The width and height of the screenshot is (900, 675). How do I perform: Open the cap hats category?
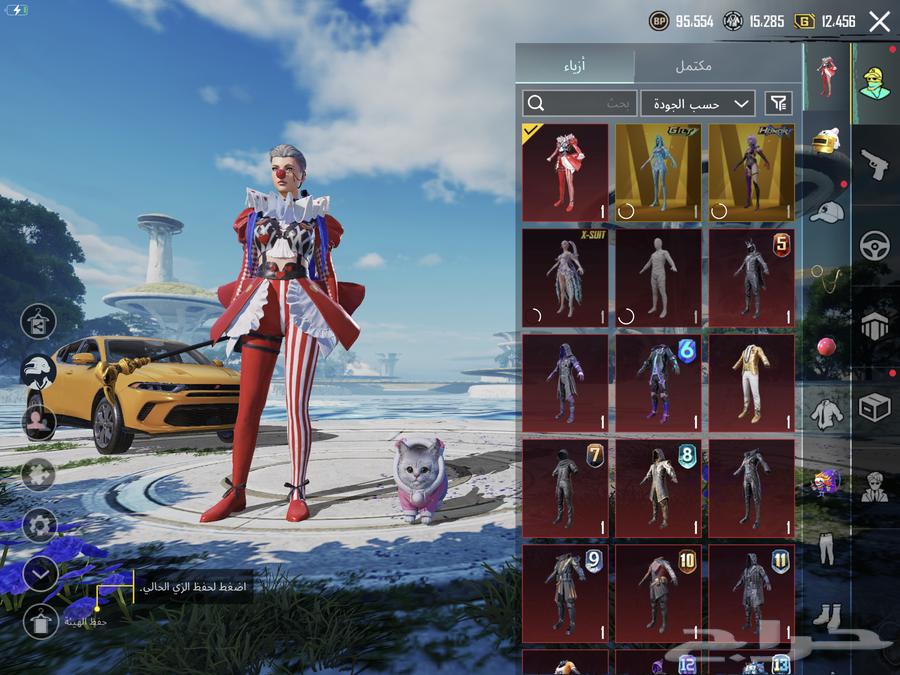point(826,211)
